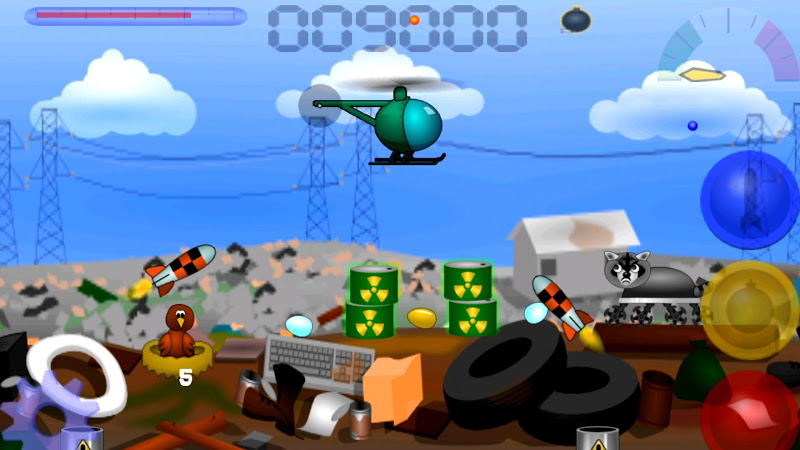Image resolution: width=800 pixels, height=450 pixels.
Task: Fire a missile with the blue rocket button
Action: click(x=749, y=199)
